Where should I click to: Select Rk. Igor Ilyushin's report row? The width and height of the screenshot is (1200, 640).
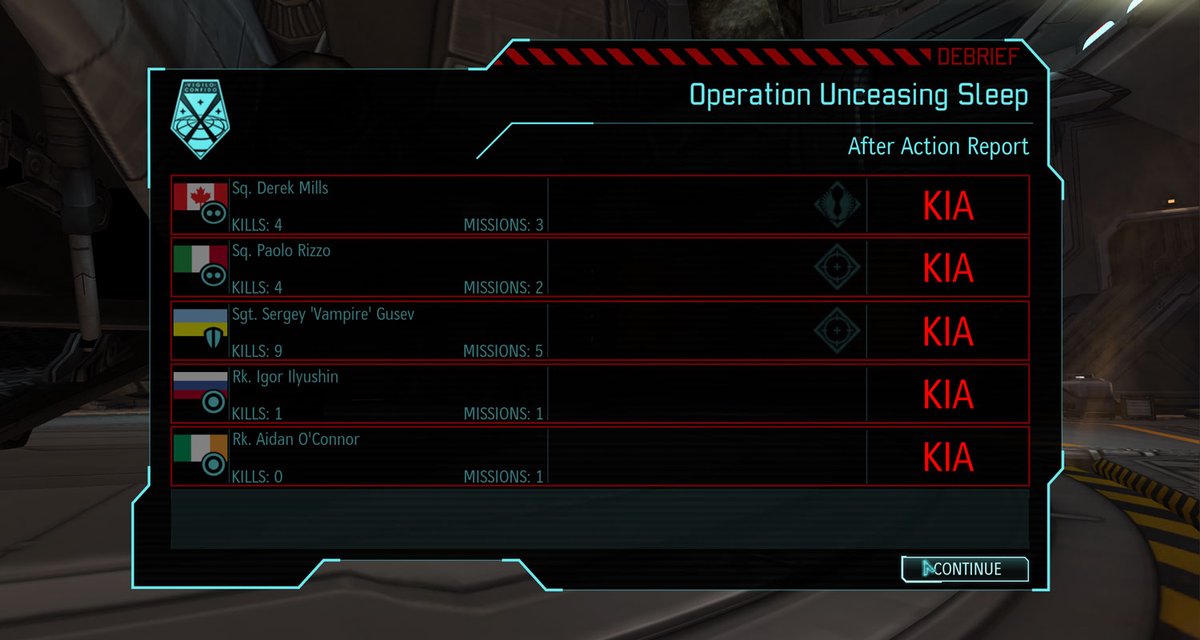600,393
